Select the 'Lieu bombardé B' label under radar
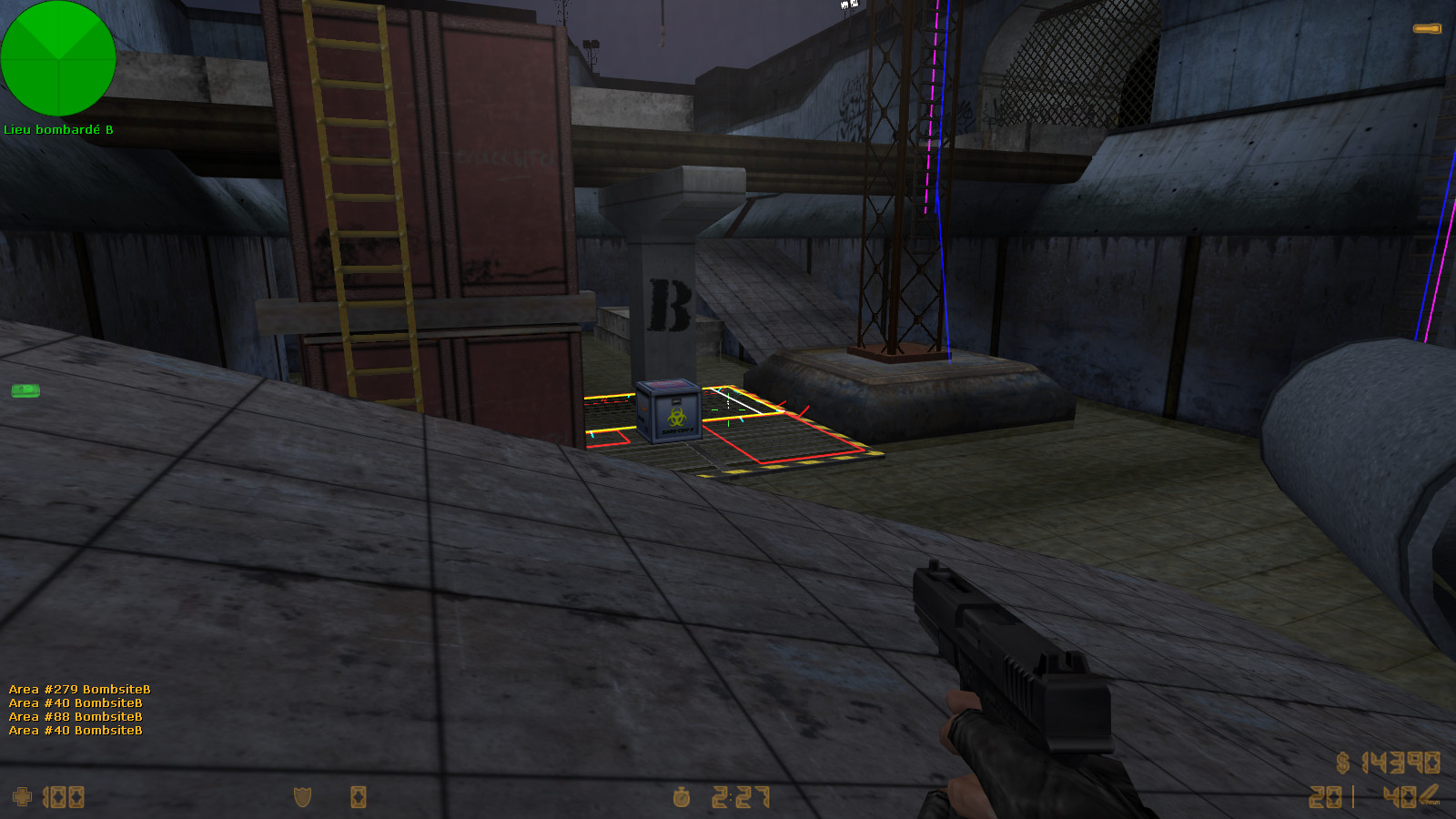Viewport: 1456px width, 819px height. [57, 130]
